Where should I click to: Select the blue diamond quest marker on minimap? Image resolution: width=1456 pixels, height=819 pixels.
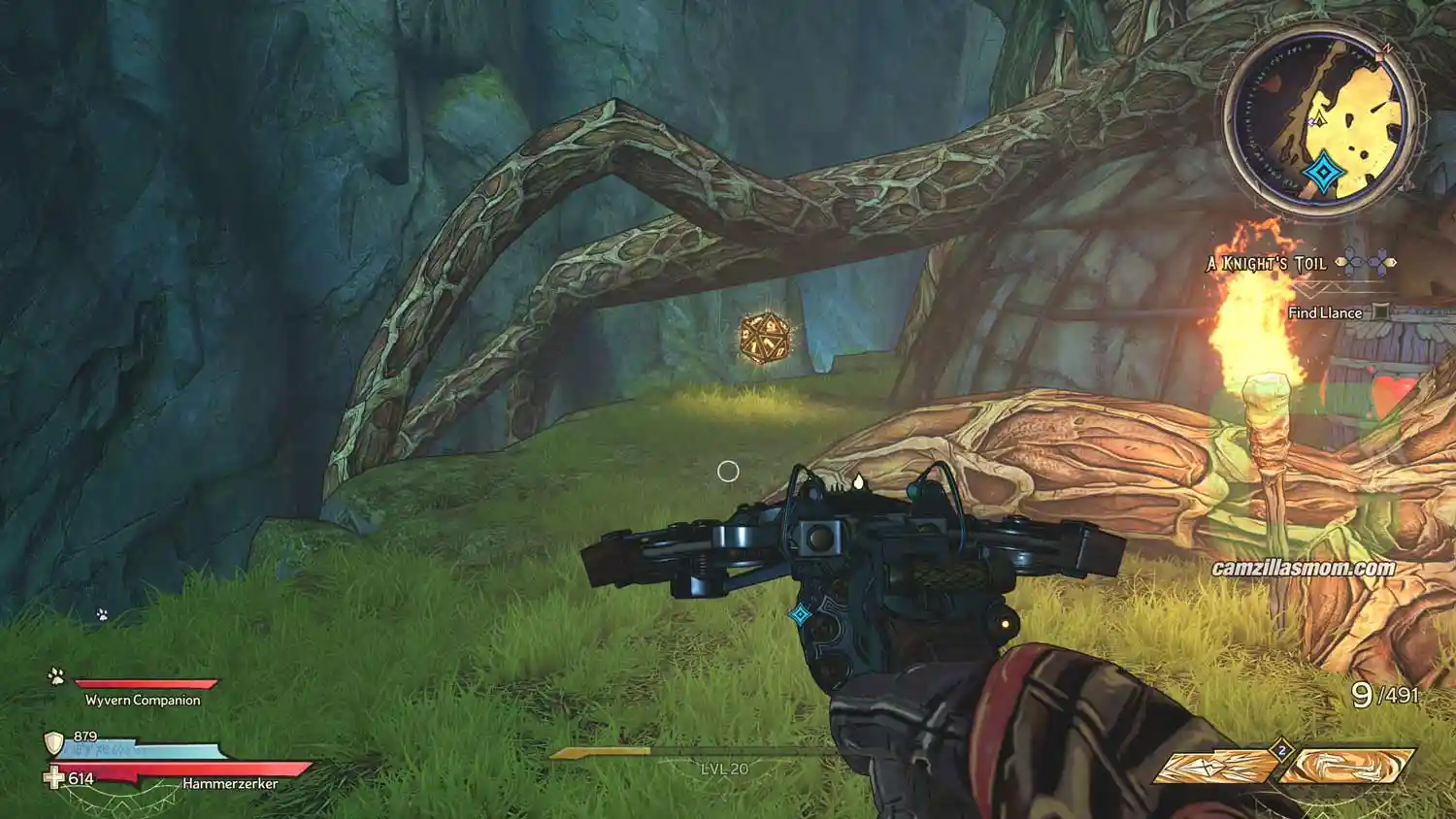(x=1322, y=175)
